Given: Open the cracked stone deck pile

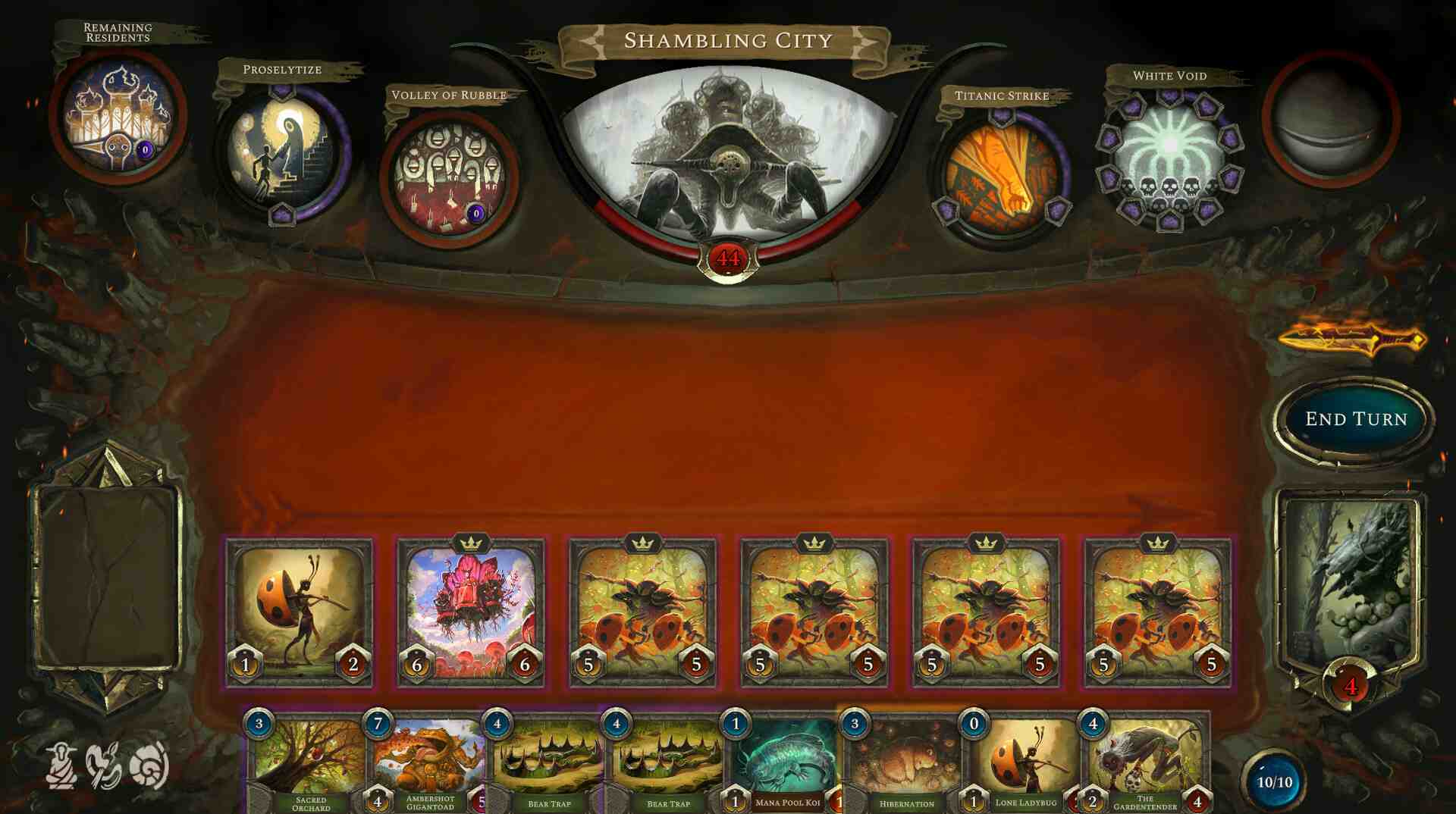Looking at the screenshot, I should click(107, 576).
